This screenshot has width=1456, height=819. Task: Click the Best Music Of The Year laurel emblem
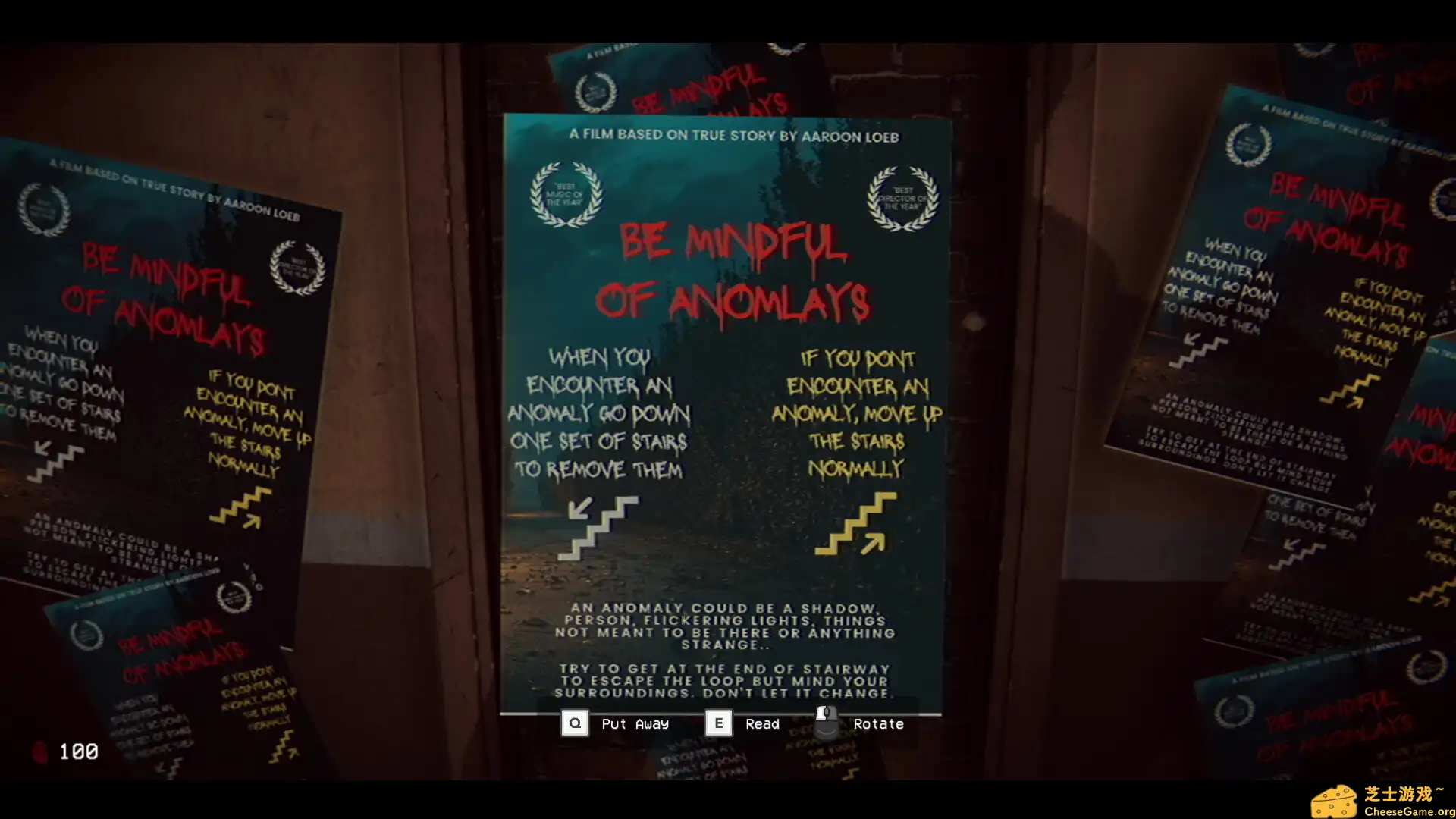[566, 196]
